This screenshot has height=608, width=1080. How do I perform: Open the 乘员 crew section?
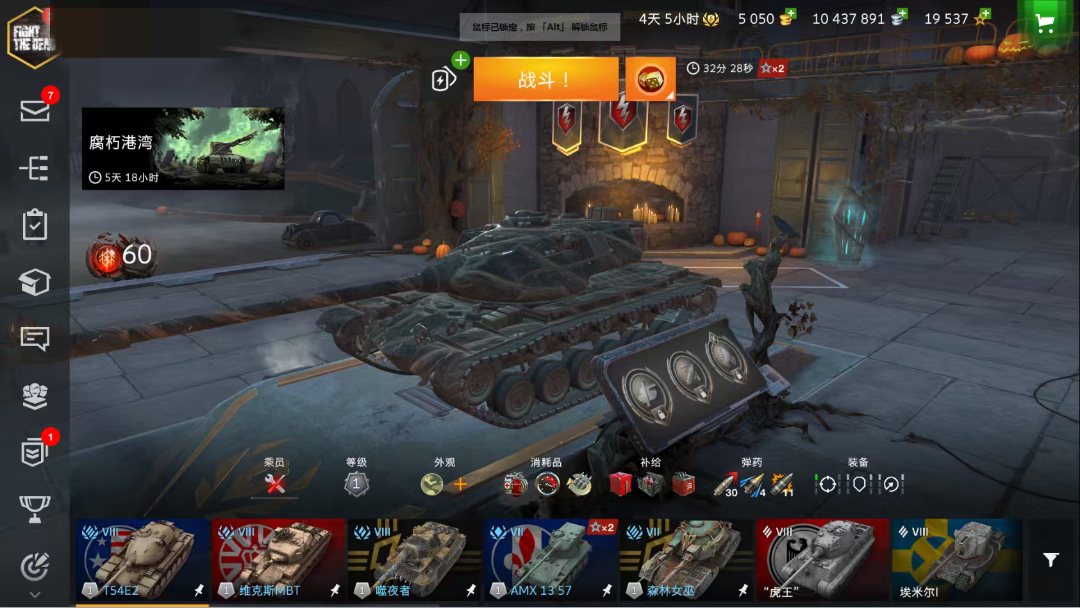[275, 484]
